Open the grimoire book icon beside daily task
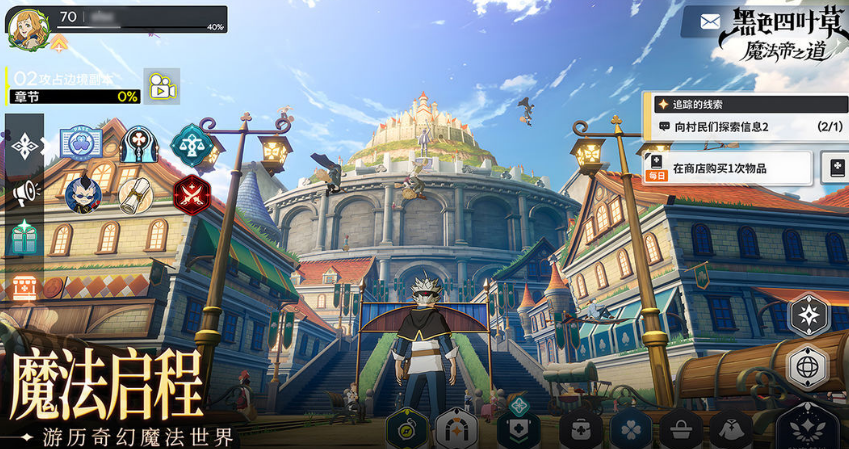Image resolution: width=849 pixels, height=449 pixels. click(x=836, y=168)
